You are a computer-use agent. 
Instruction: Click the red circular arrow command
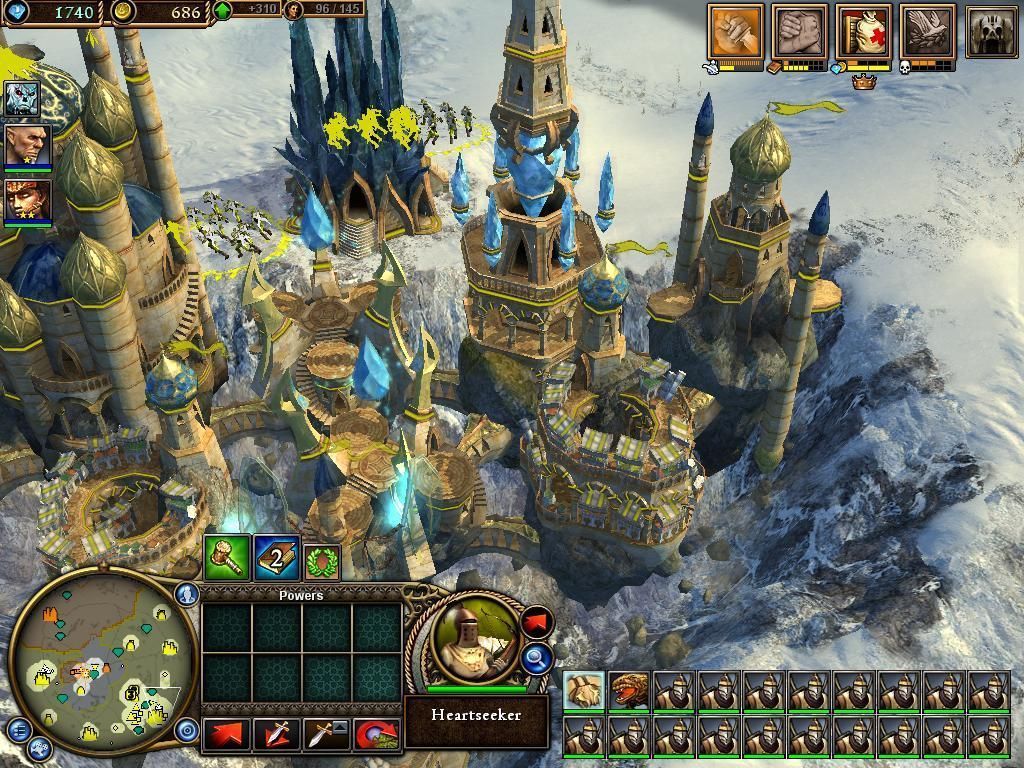pos(375,734)
